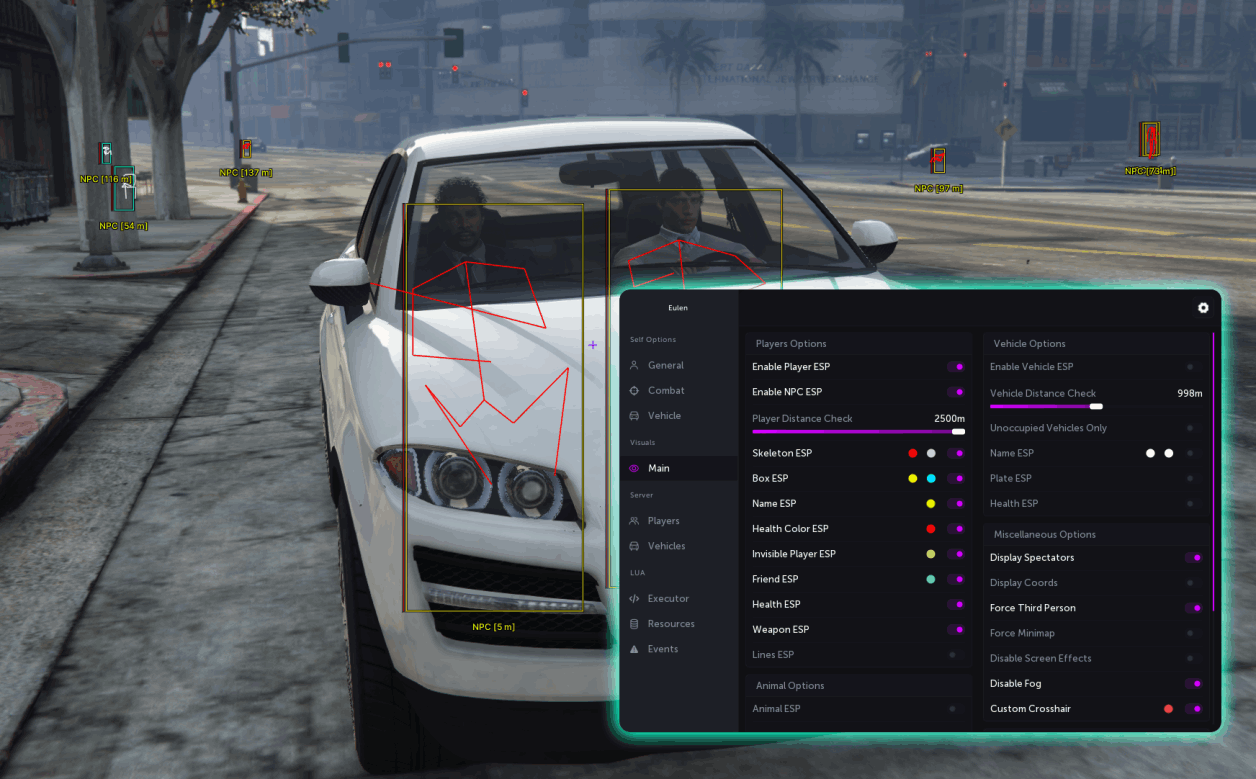The width and height of the screenshot is (1256, 779).
Task: Enable Vehicle ESP toggle
Action: pyautogui.click(x=1190, y=367)
